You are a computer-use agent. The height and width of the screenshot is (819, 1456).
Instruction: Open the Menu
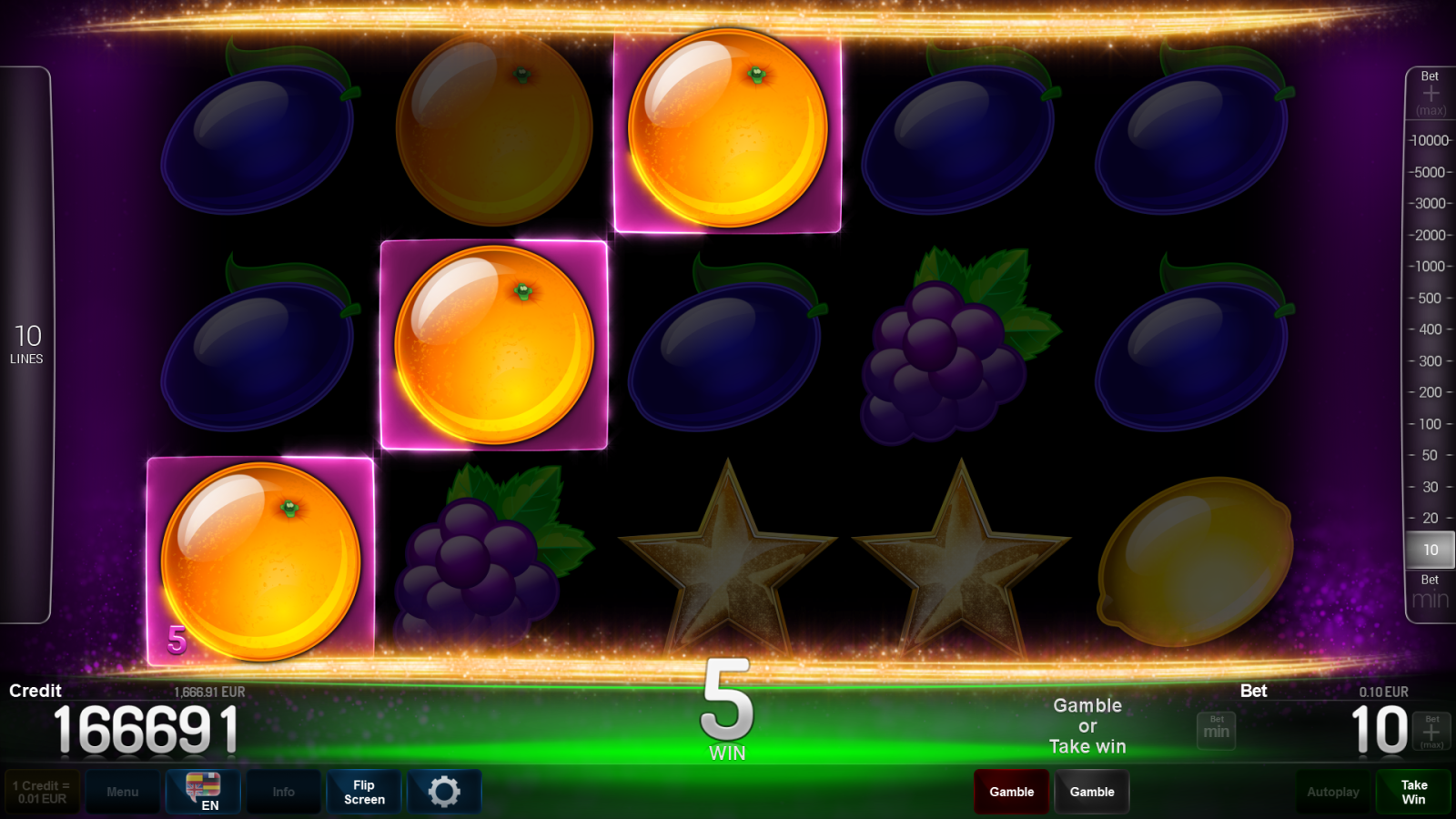[x=123, y=791]
